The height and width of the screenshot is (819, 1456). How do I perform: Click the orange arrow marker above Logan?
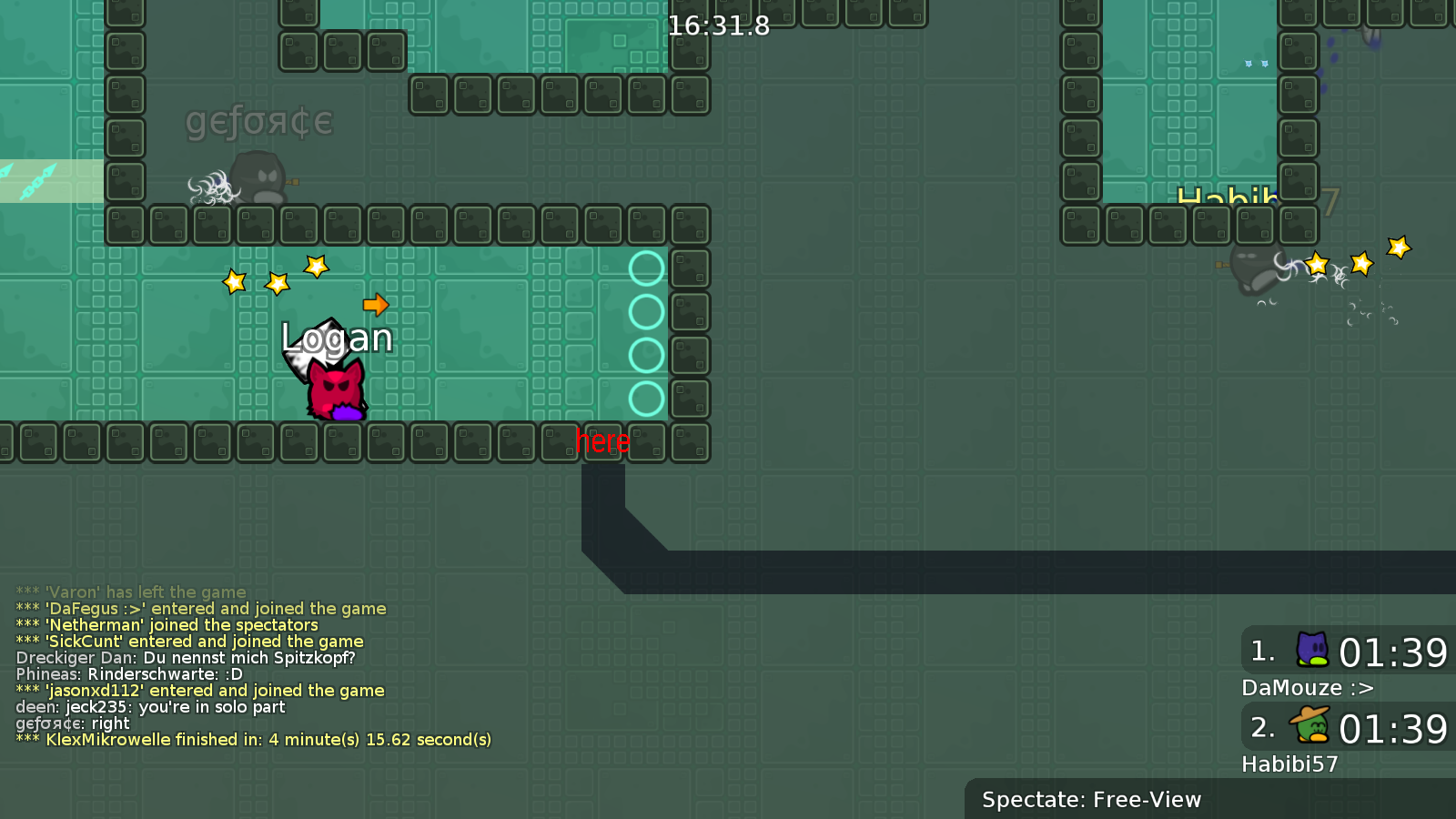pos(376,307)
